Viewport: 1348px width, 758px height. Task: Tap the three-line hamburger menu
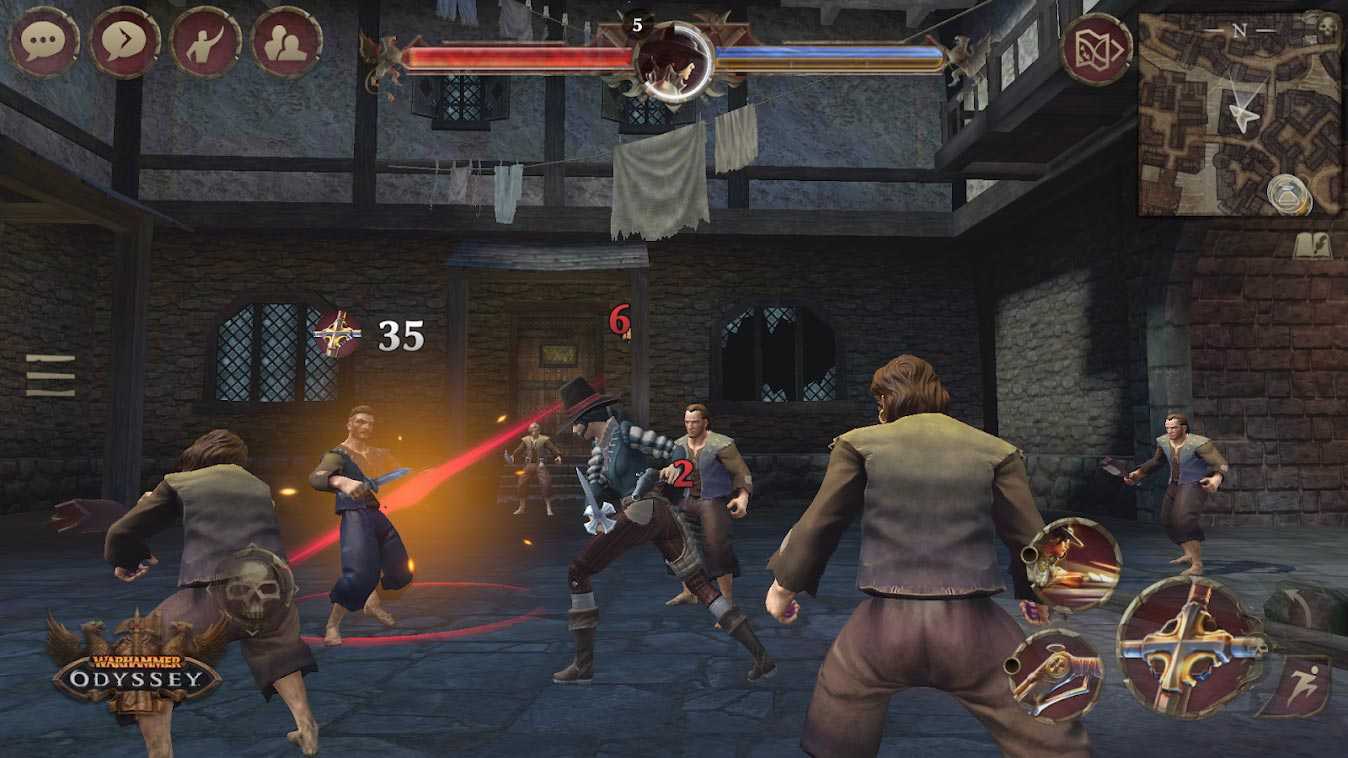click(x=51, y=375)
